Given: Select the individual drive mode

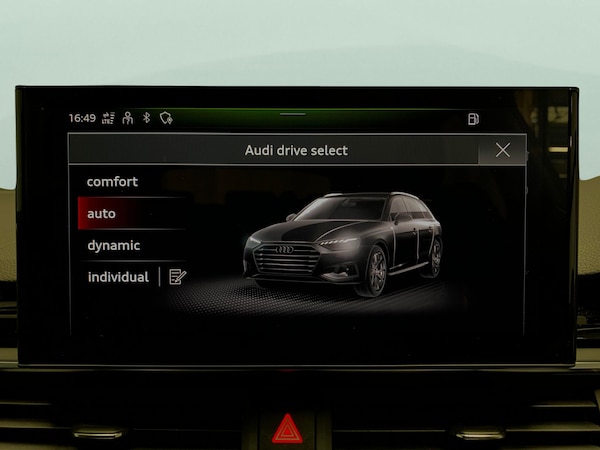Looking at the screenshot, I should tap(117, 277).
